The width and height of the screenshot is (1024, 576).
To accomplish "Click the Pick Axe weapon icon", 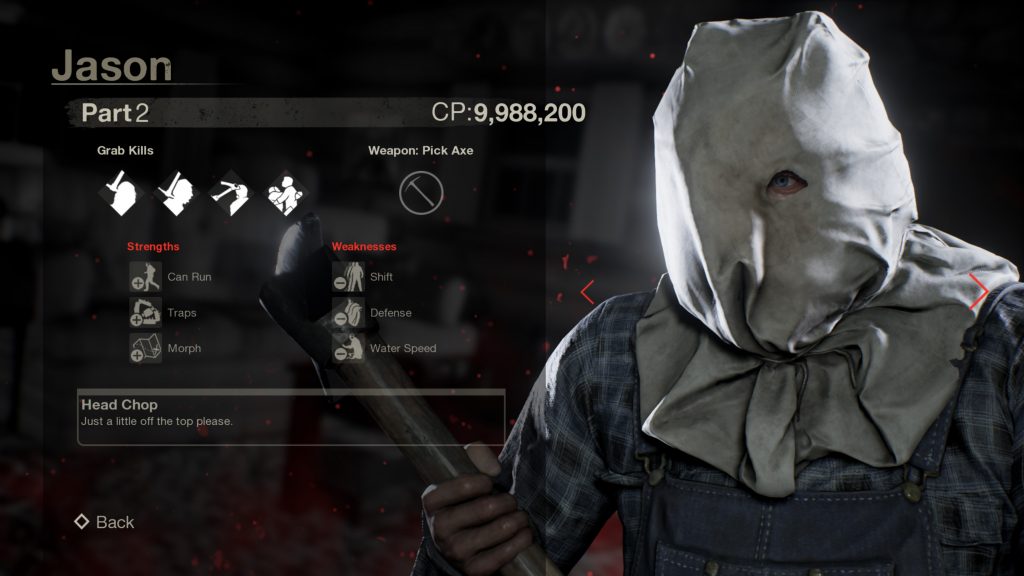I will pos(420,193).
